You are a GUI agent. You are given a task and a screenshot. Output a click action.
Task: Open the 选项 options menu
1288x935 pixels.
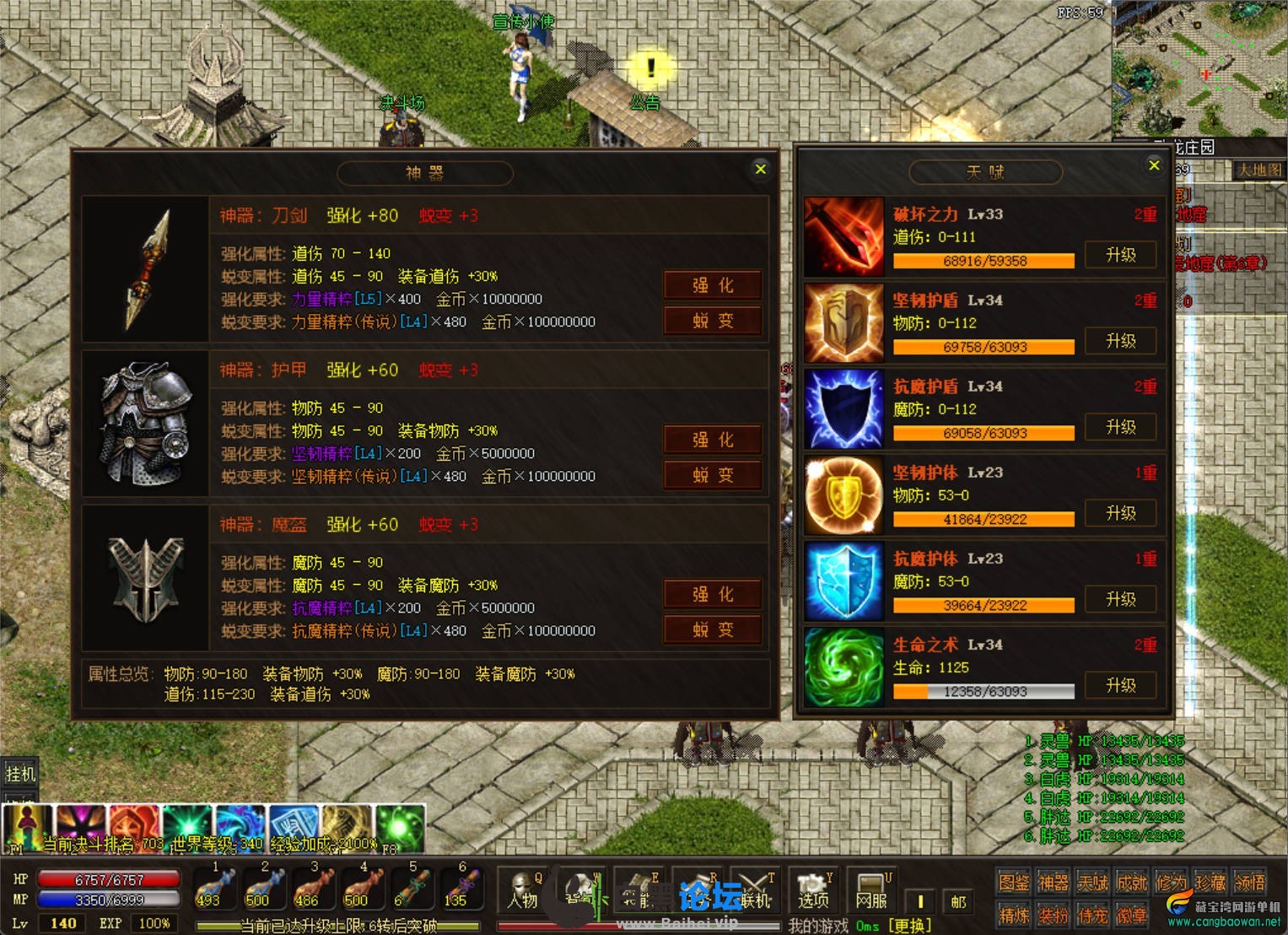[x=813, y=892]
